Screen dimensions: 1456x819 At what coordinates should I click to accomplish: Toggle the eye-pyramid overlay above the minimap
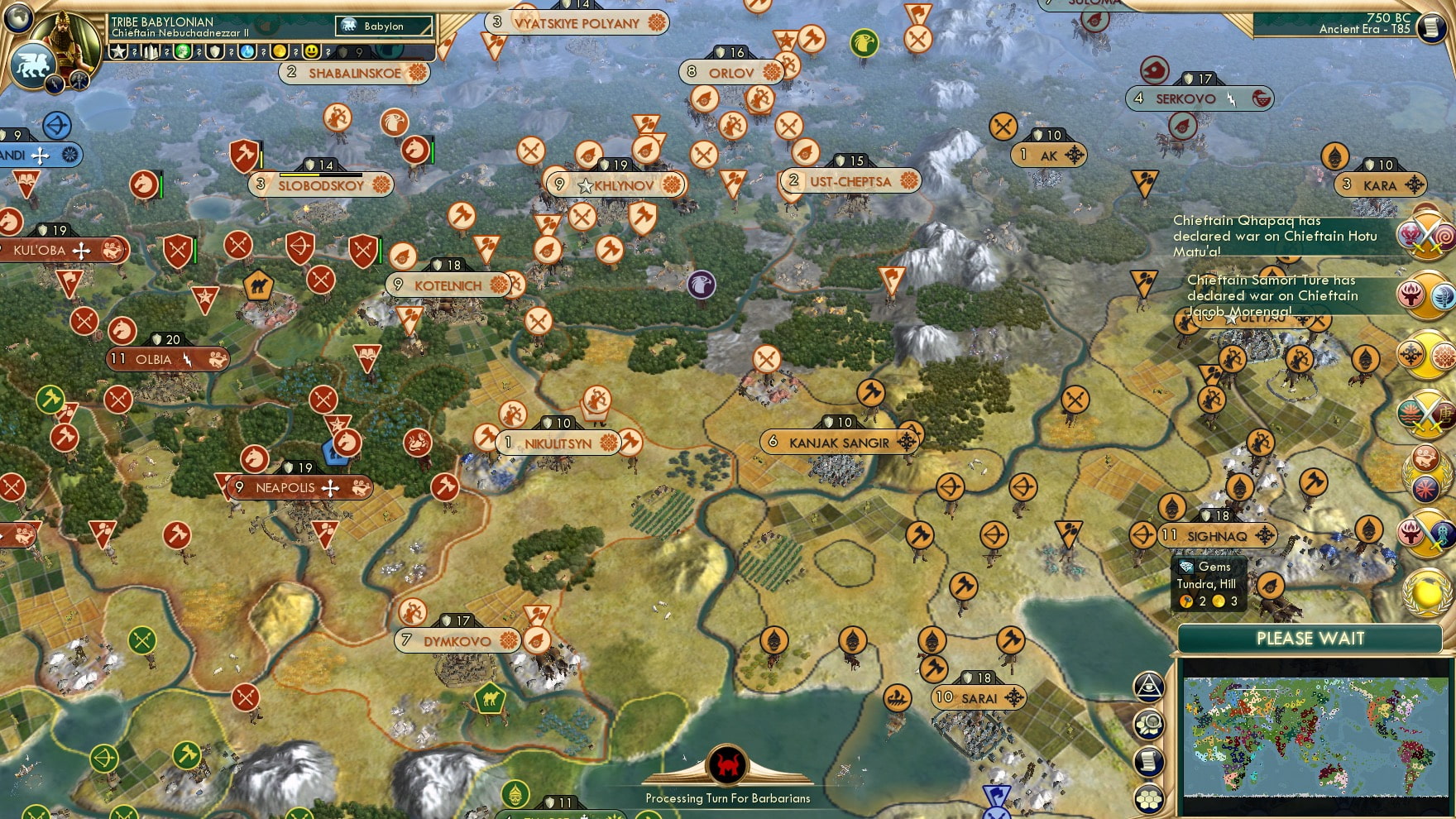[x=1148, y=688]
